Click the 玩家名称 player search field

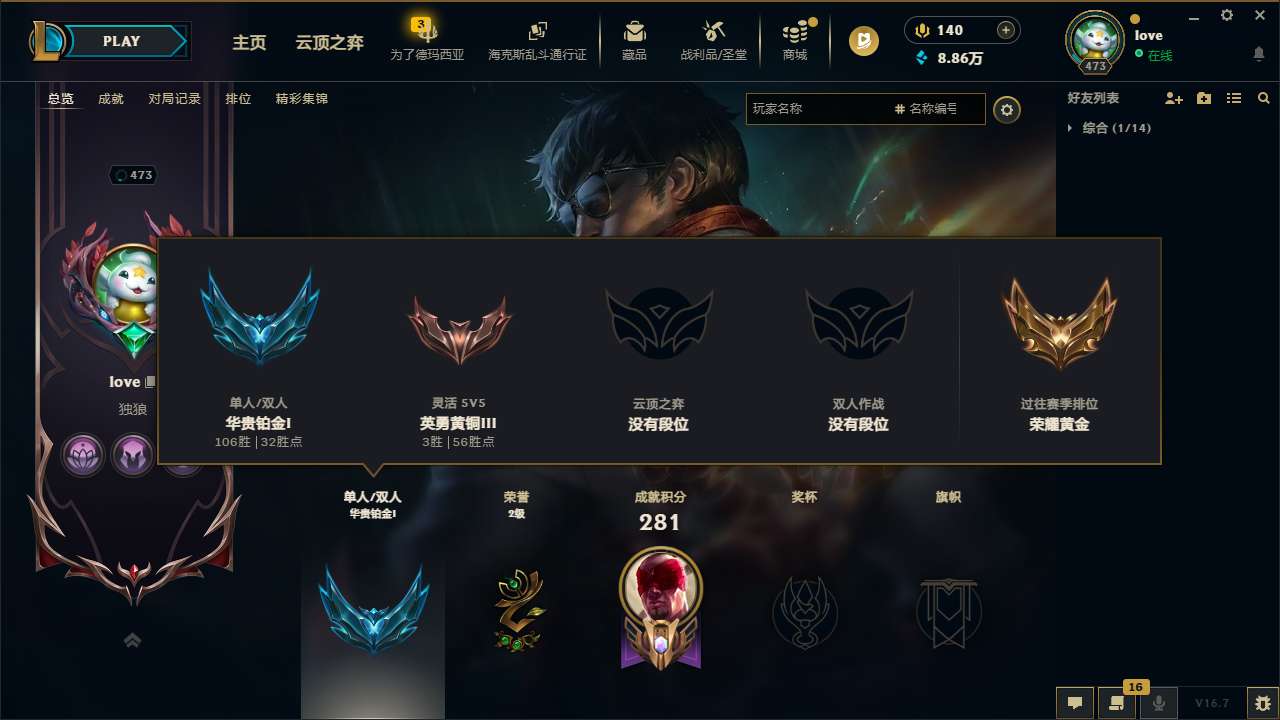click(840, 109)
